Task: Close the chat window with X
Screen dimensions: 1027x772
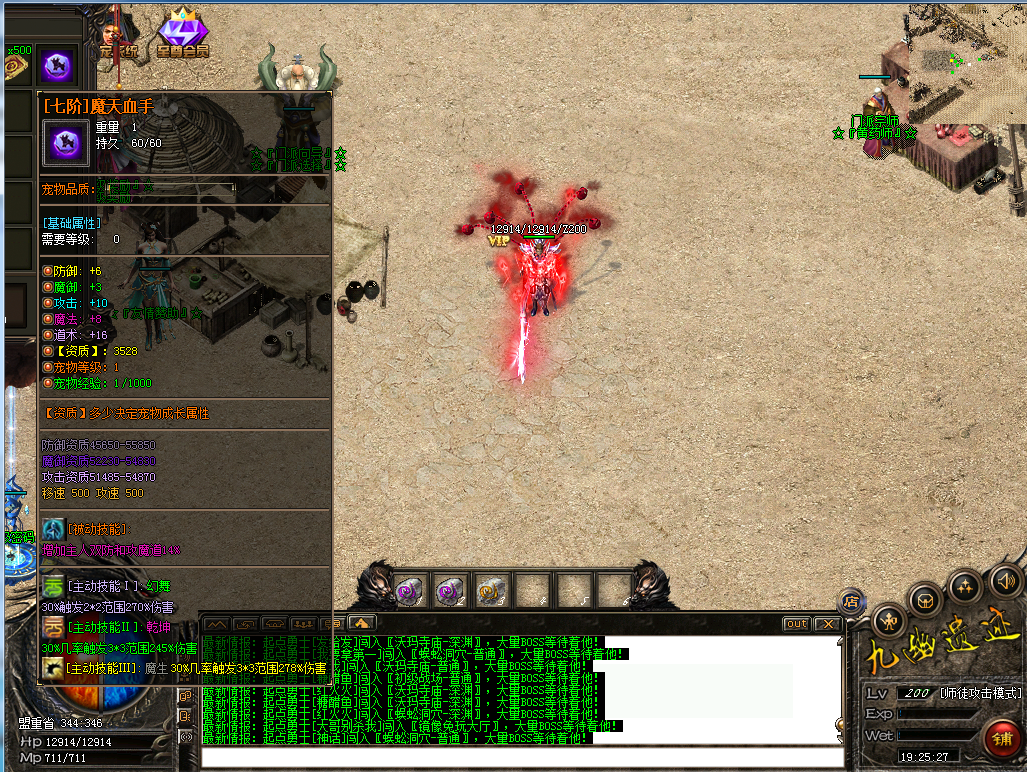Action: [x=827, y=624]
